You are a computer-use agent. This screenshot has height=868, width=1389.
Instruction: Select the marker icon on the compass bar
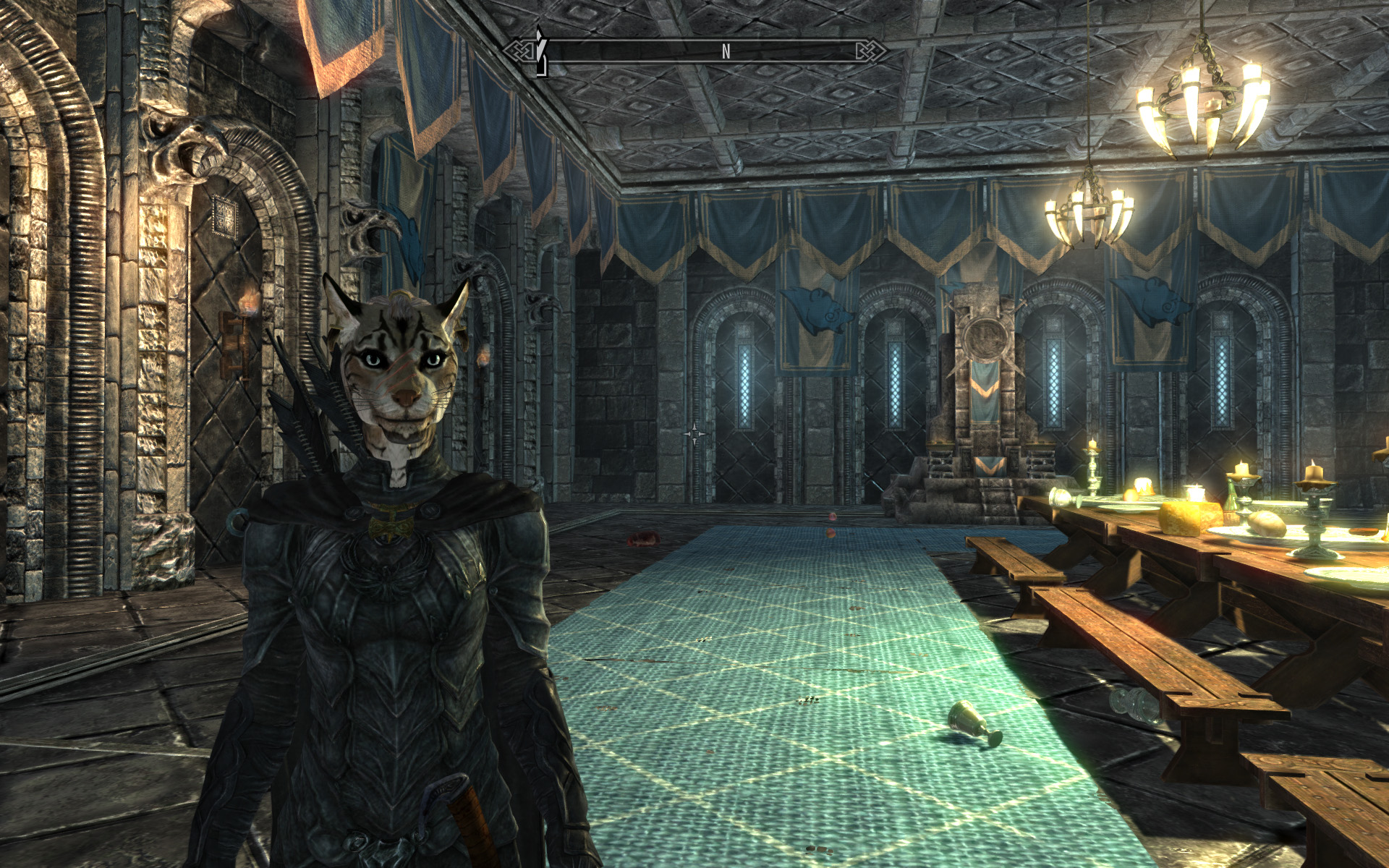(x=540, y=52)
